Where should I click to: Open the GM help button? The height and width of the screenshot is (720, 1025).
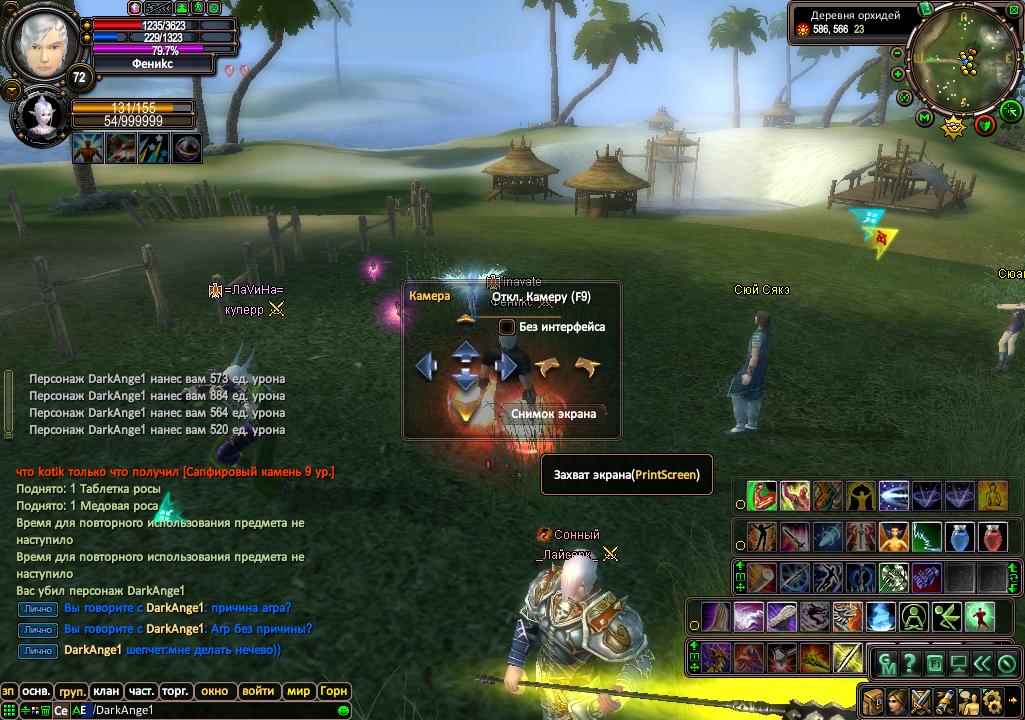point(887,663)
